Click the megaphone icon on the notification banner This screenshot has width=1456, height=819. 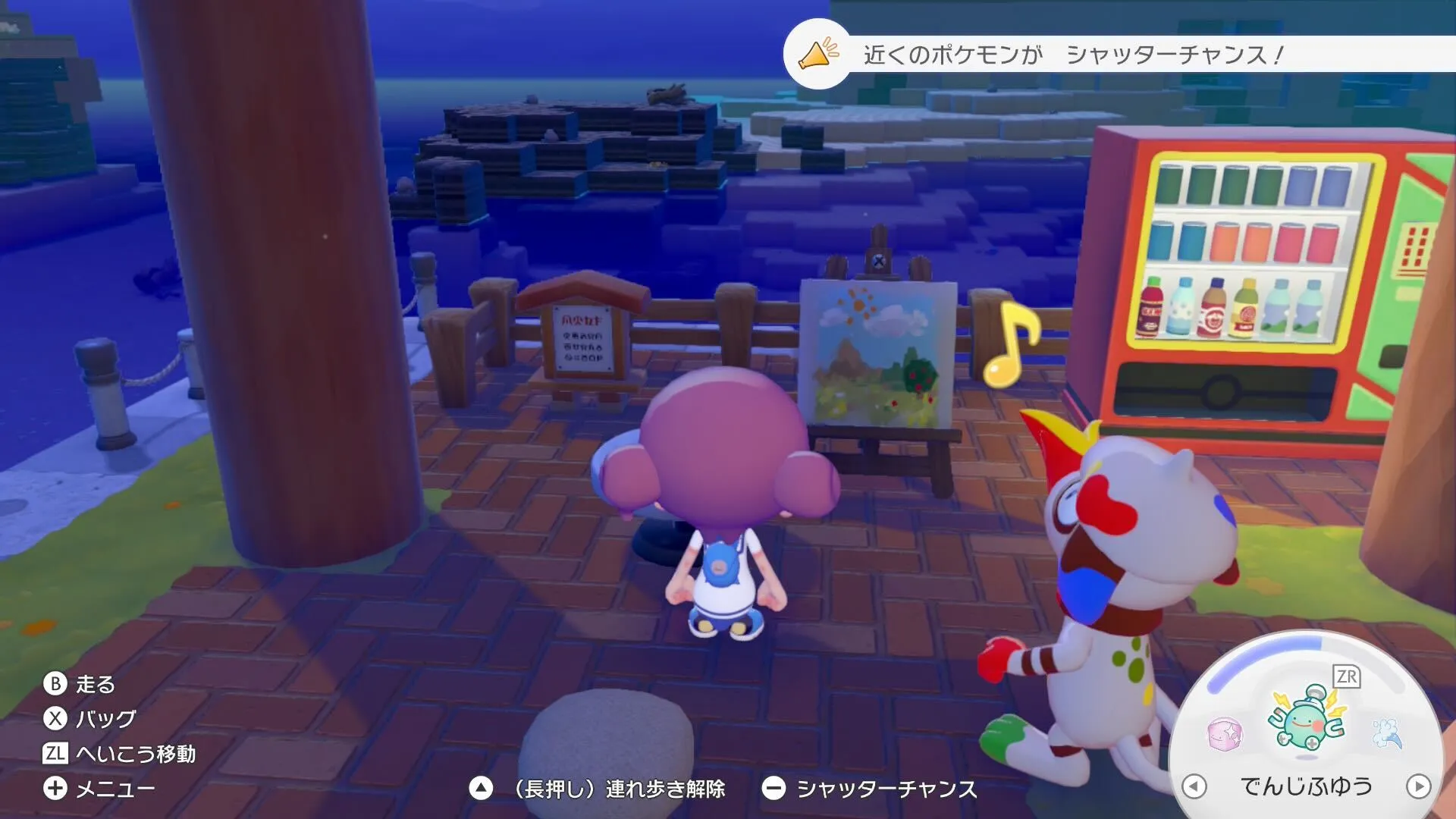pyautogui.click(x=816, y=55)
